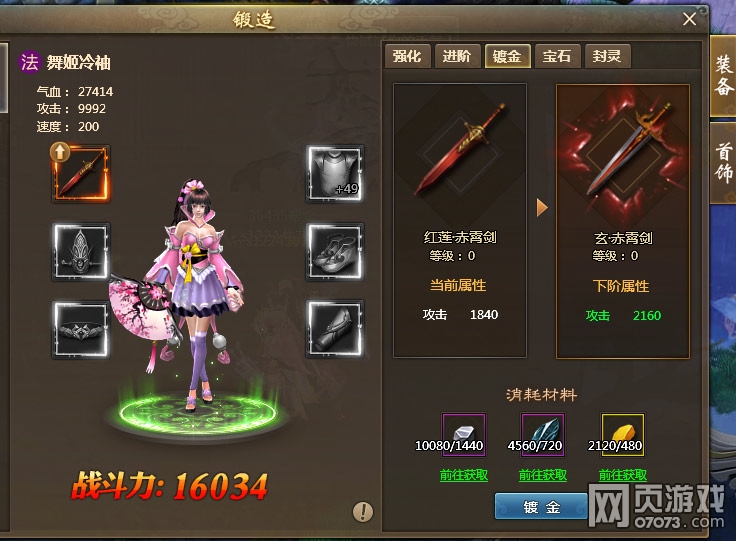Select the chest armor slot with +49
The width and height of the screenshot is (736, 541).
click(335, 173)
